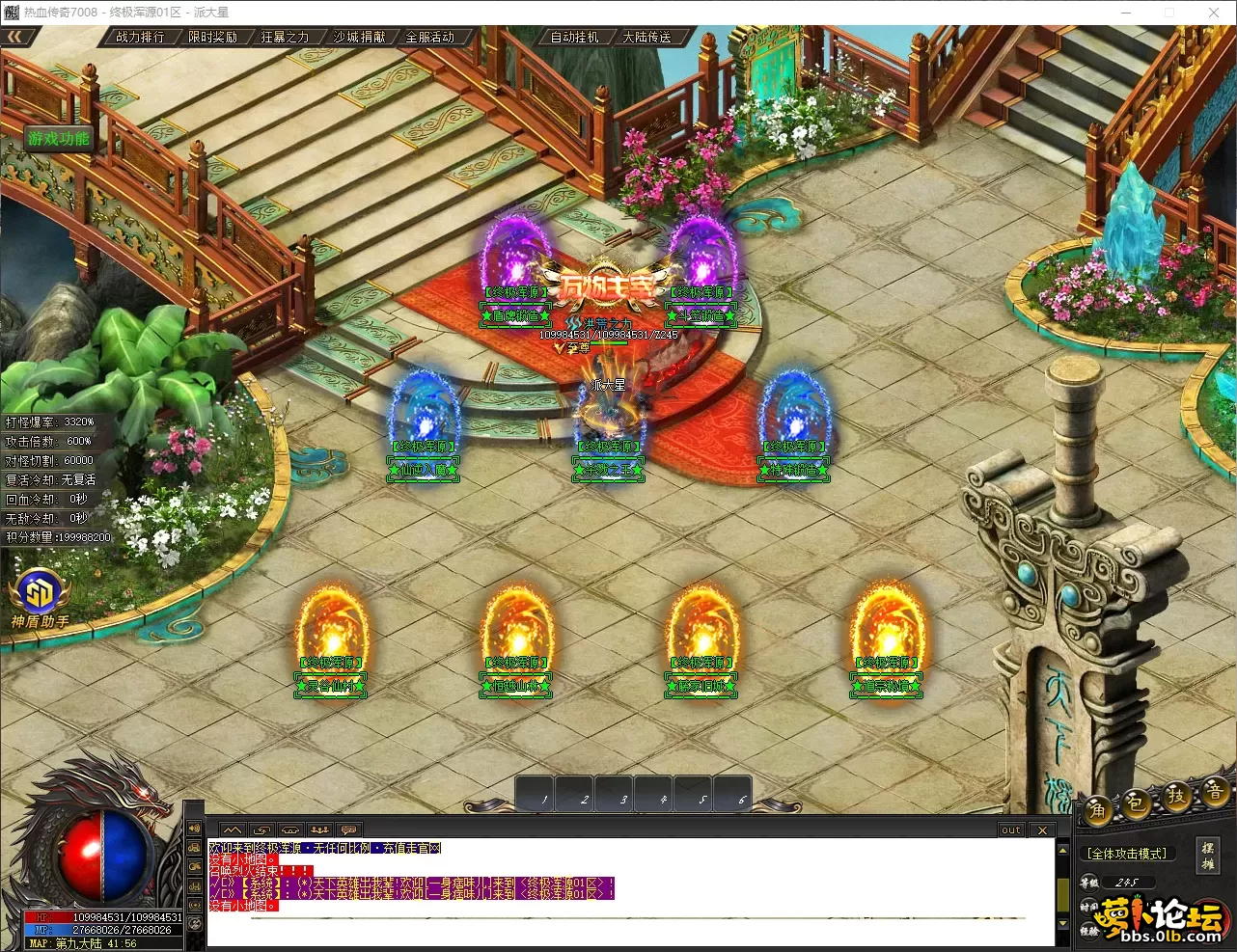This screenshot has height=952, width=1237.
Task: Select the 盾牌锻造 shield forging NPC label
Action: click(x=515, y=315)
